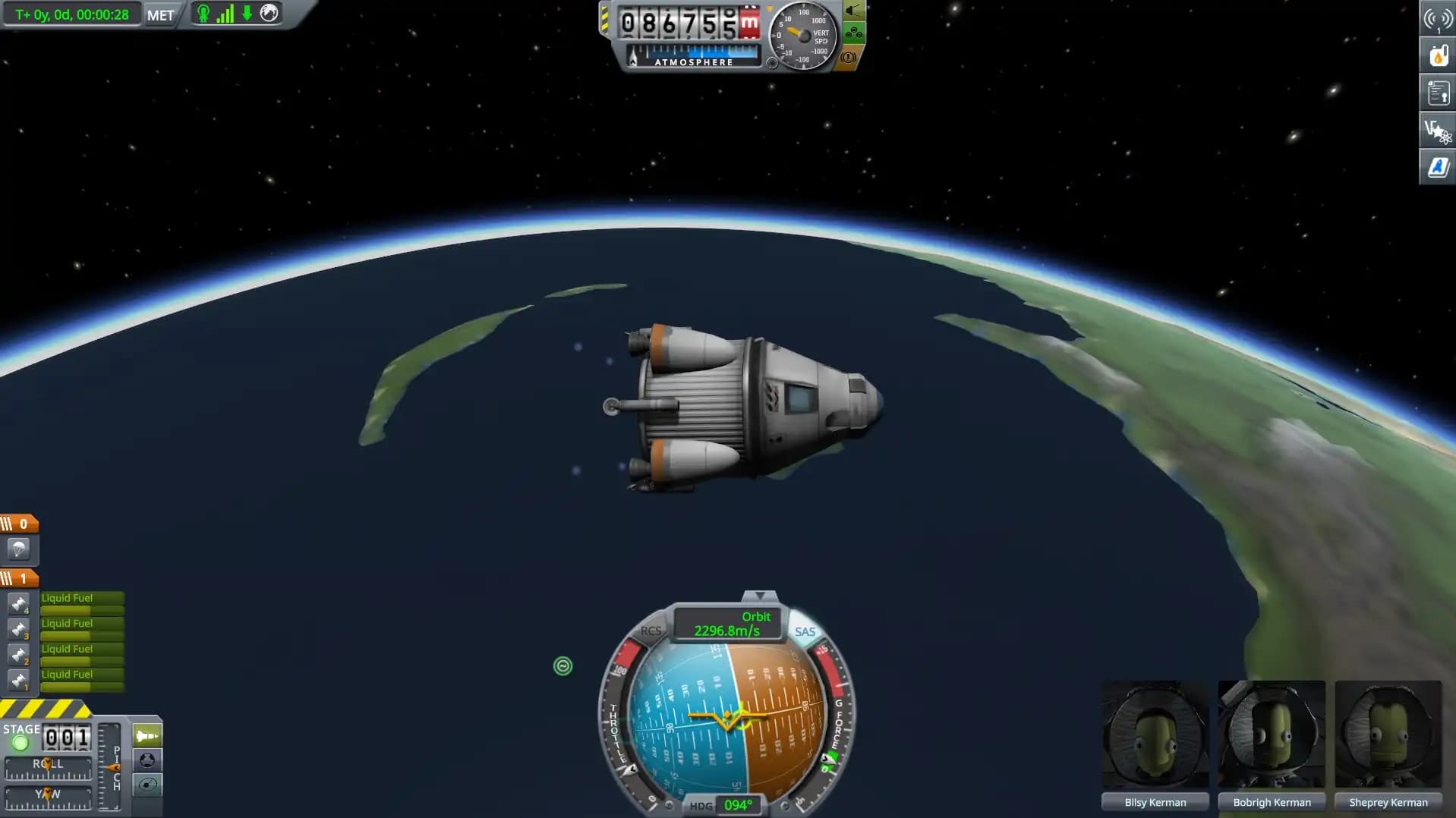Open the resources panel fuel icon

(x=1437, y=55)
